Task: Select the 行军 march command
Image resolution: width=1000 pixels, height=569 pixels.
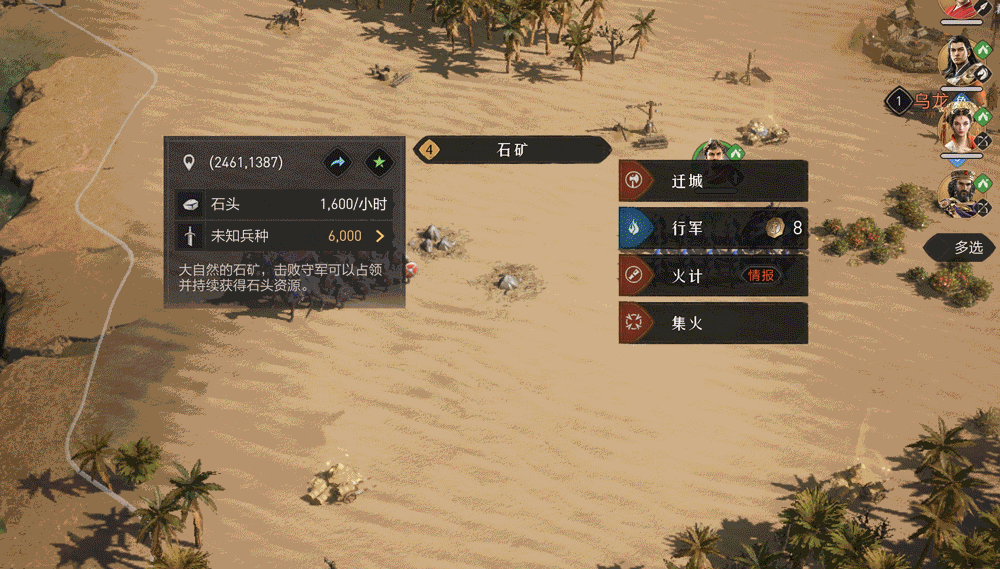Action: click(712, 228)
